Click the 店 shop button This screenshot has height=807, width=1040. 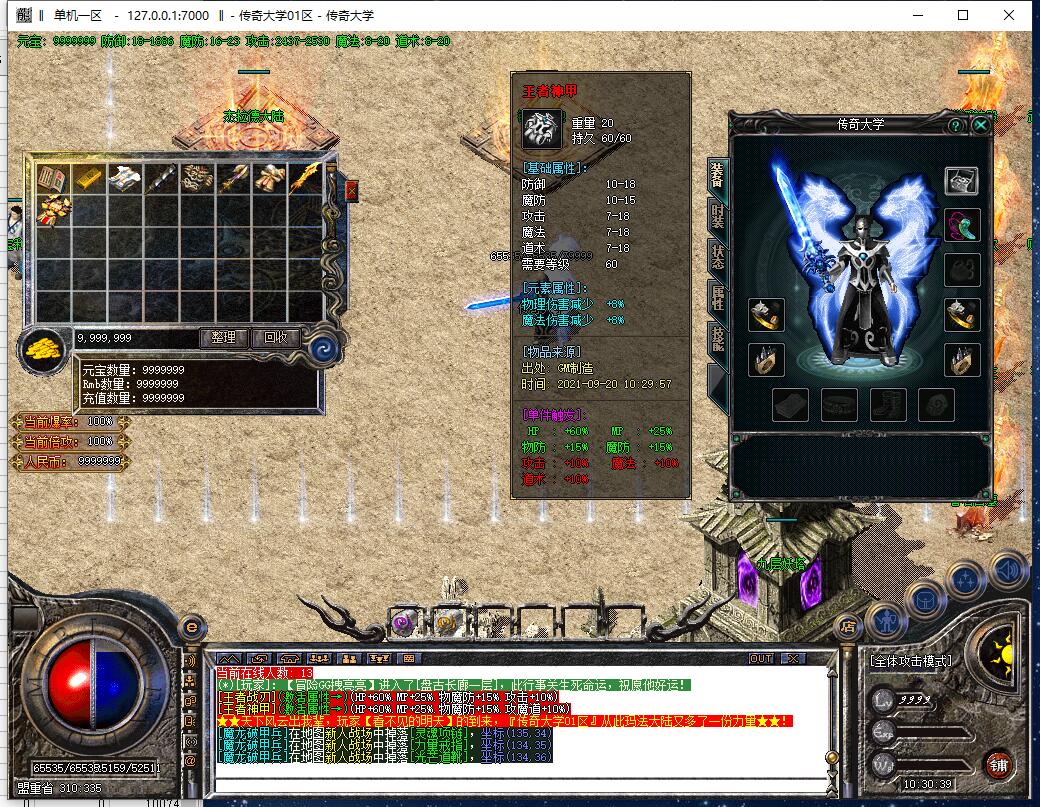point(849,627)
